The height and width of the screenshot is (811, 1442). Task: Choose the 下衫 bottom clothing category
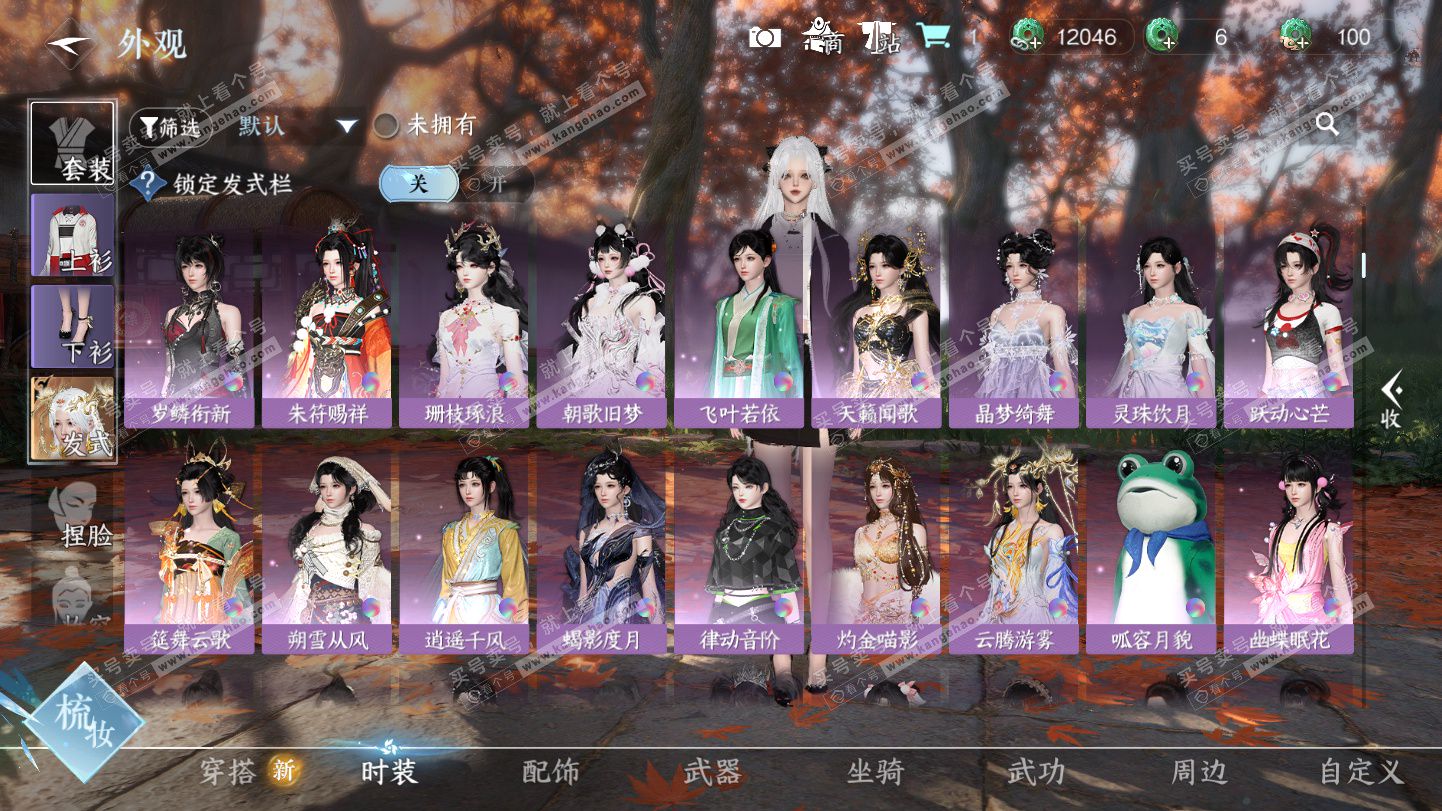coord(72,326)
